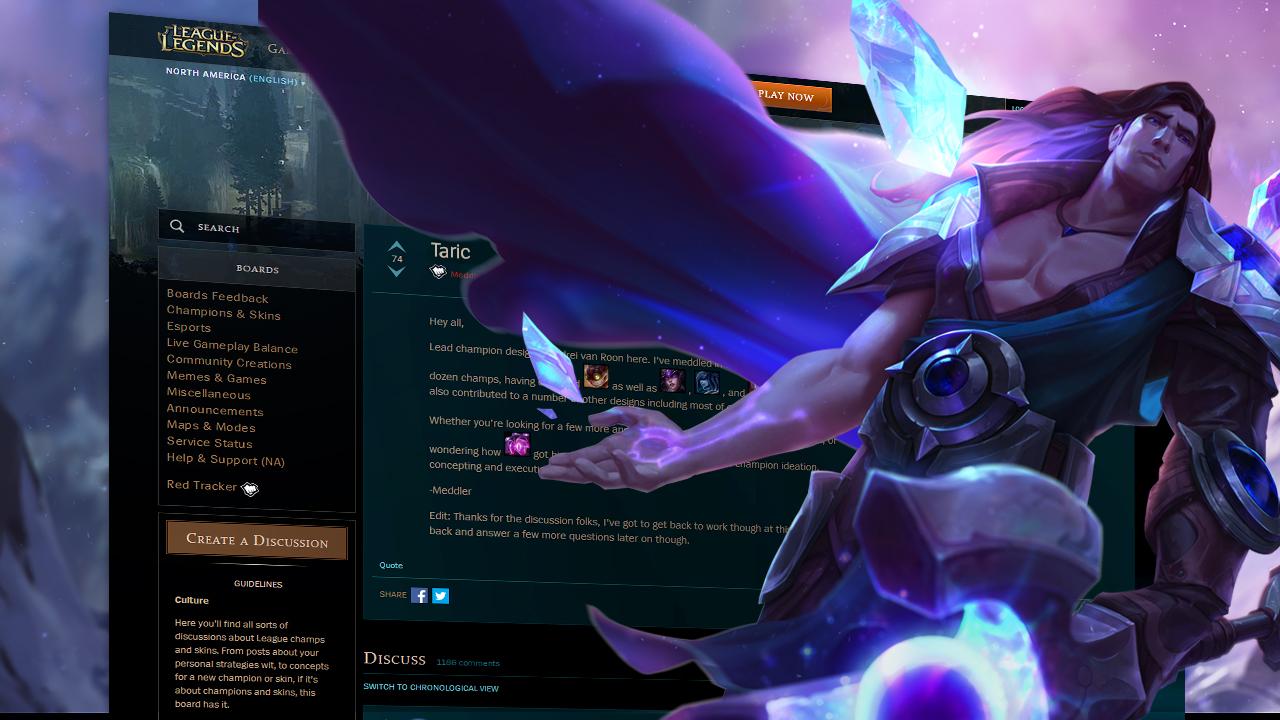The image size is (1280, 720).
Task: Click the pink gem icon in the post text
Action: pyautogui.click(x=518, y=444)
